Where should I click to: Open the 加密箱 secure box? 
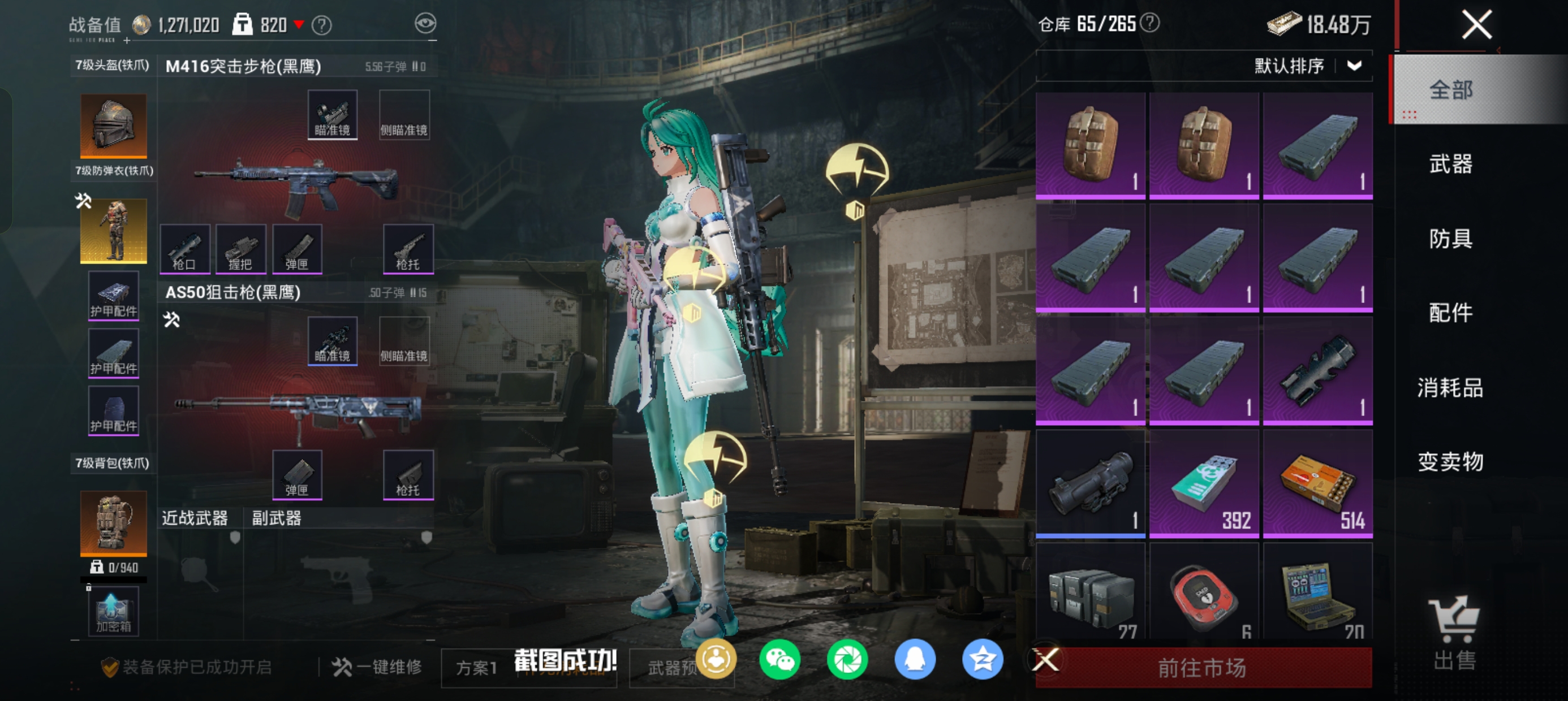point(114,612)
